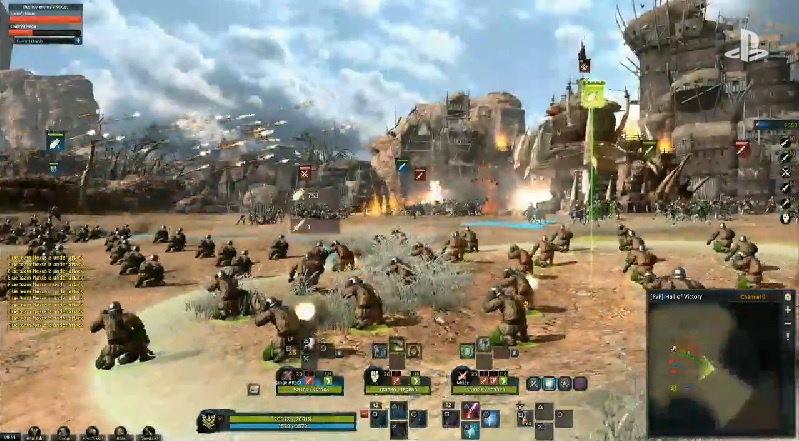Click the small grey icon left of squad cards
Viewport: 799px width, 441px height.
pyautogui.click(x=254, y=389)
